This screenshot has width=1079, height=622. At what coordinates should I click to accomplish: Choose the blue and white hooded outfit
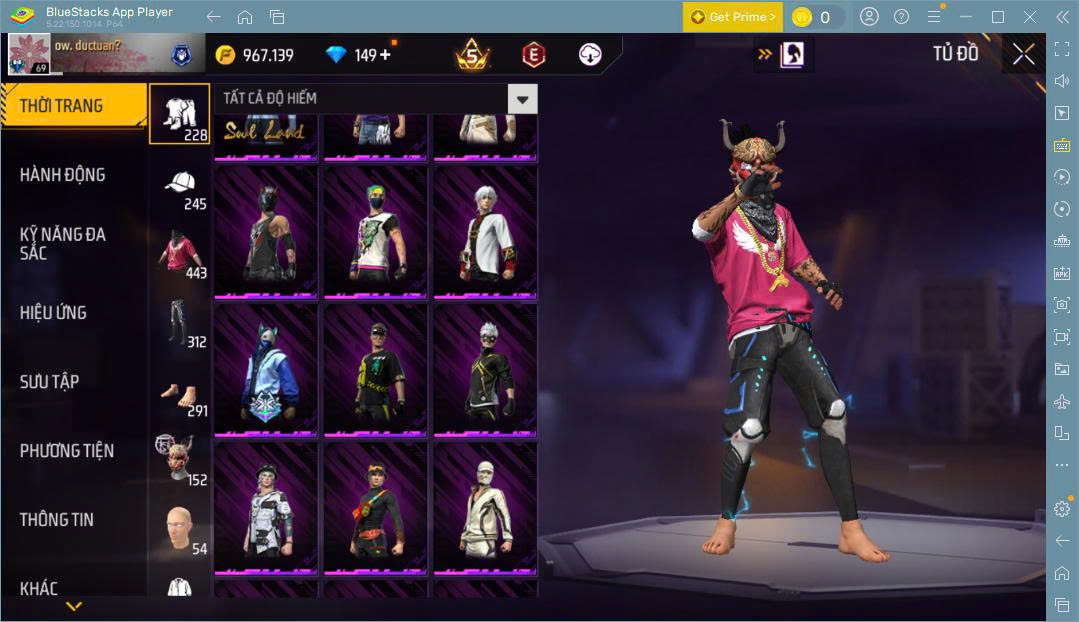[265, 370]
